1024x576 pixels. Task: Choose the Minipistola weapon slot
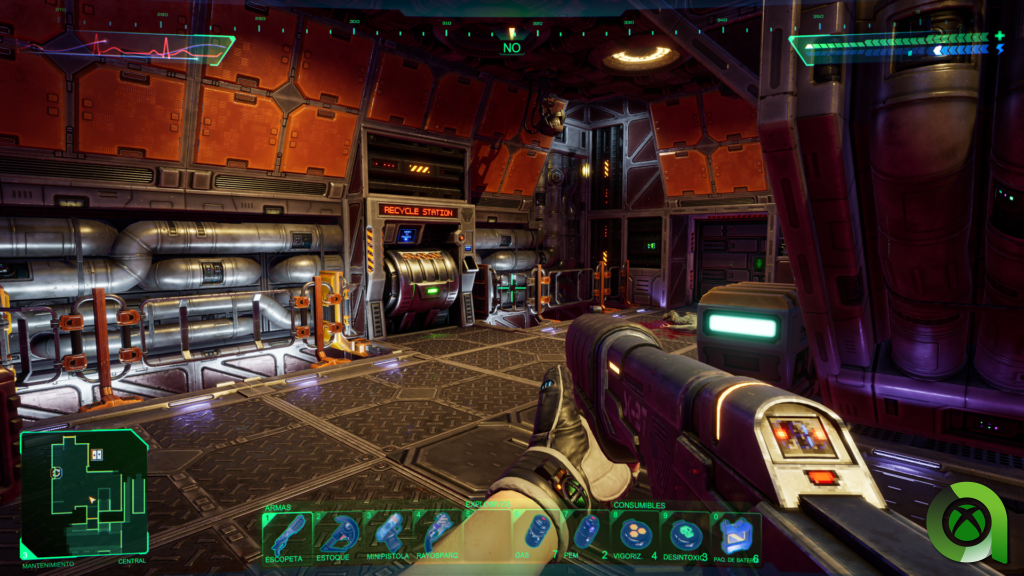point(387,535)
